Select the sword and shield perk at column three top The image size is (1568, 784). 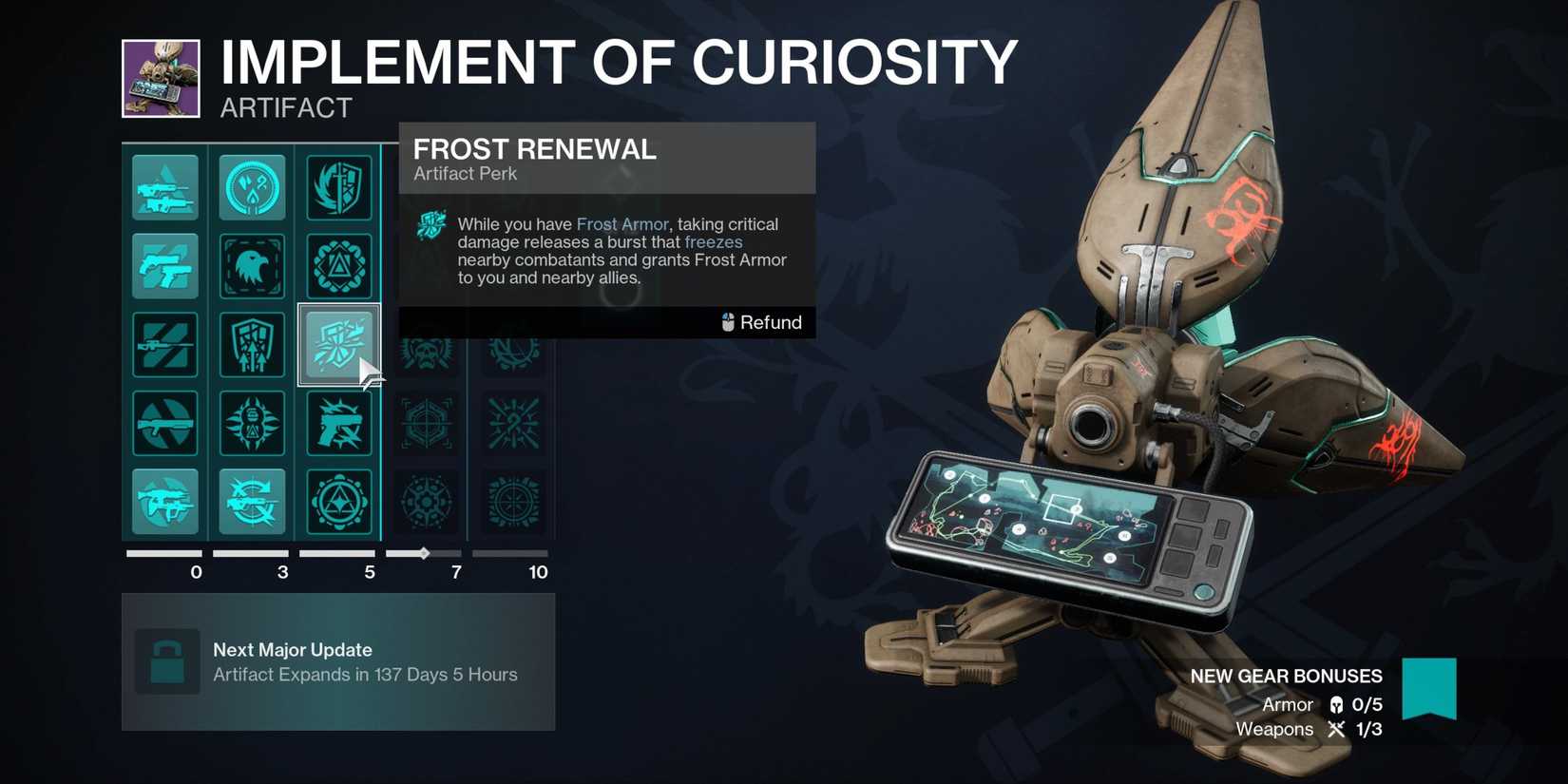340,187
